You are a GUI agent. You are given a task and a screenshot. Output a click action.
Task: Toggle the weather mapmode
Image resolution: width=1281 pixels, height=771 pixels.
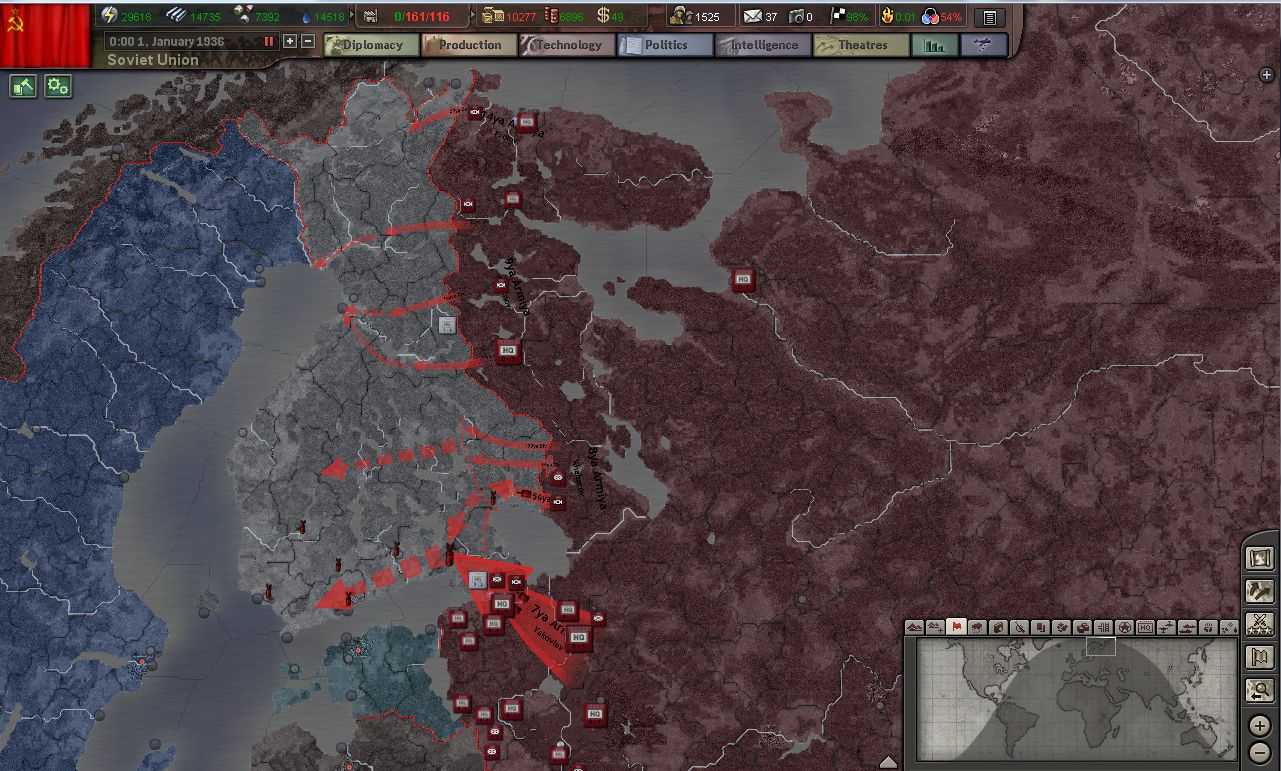[x=1229, y=627]
